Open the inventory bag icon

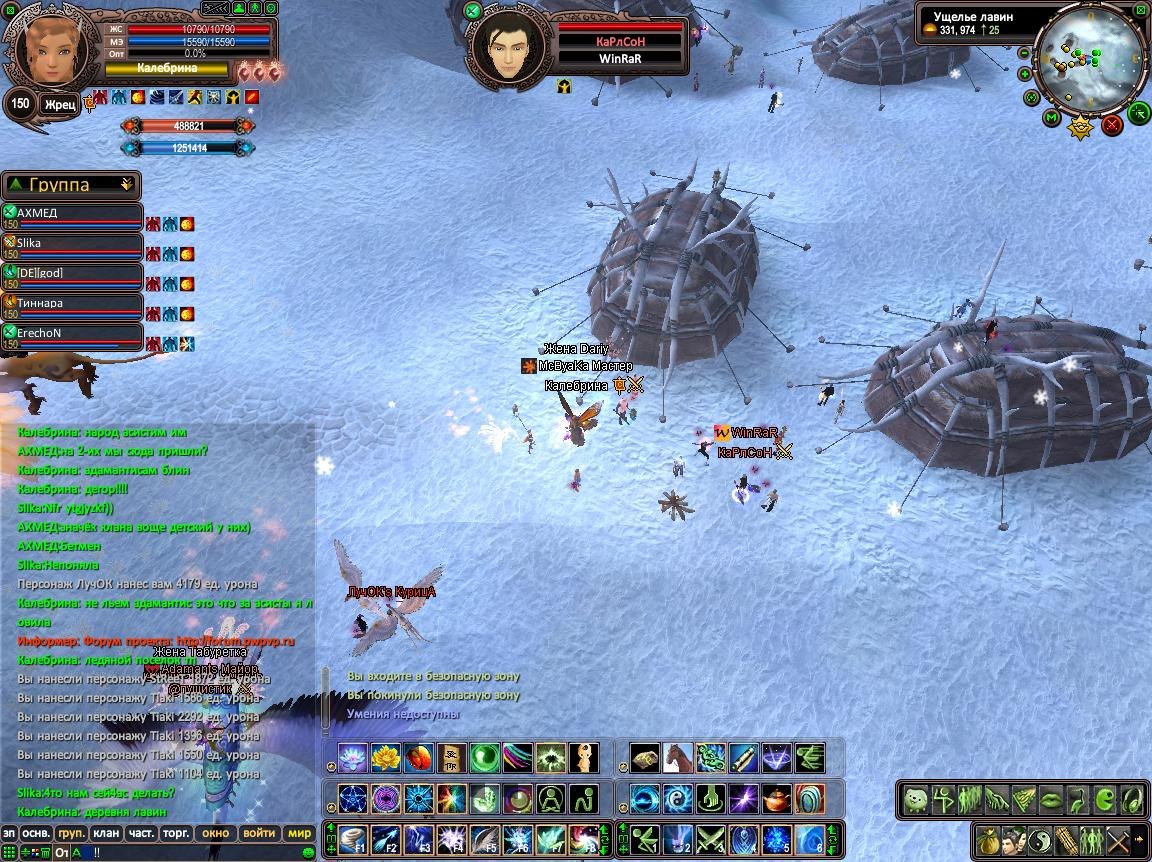[987, 839]
